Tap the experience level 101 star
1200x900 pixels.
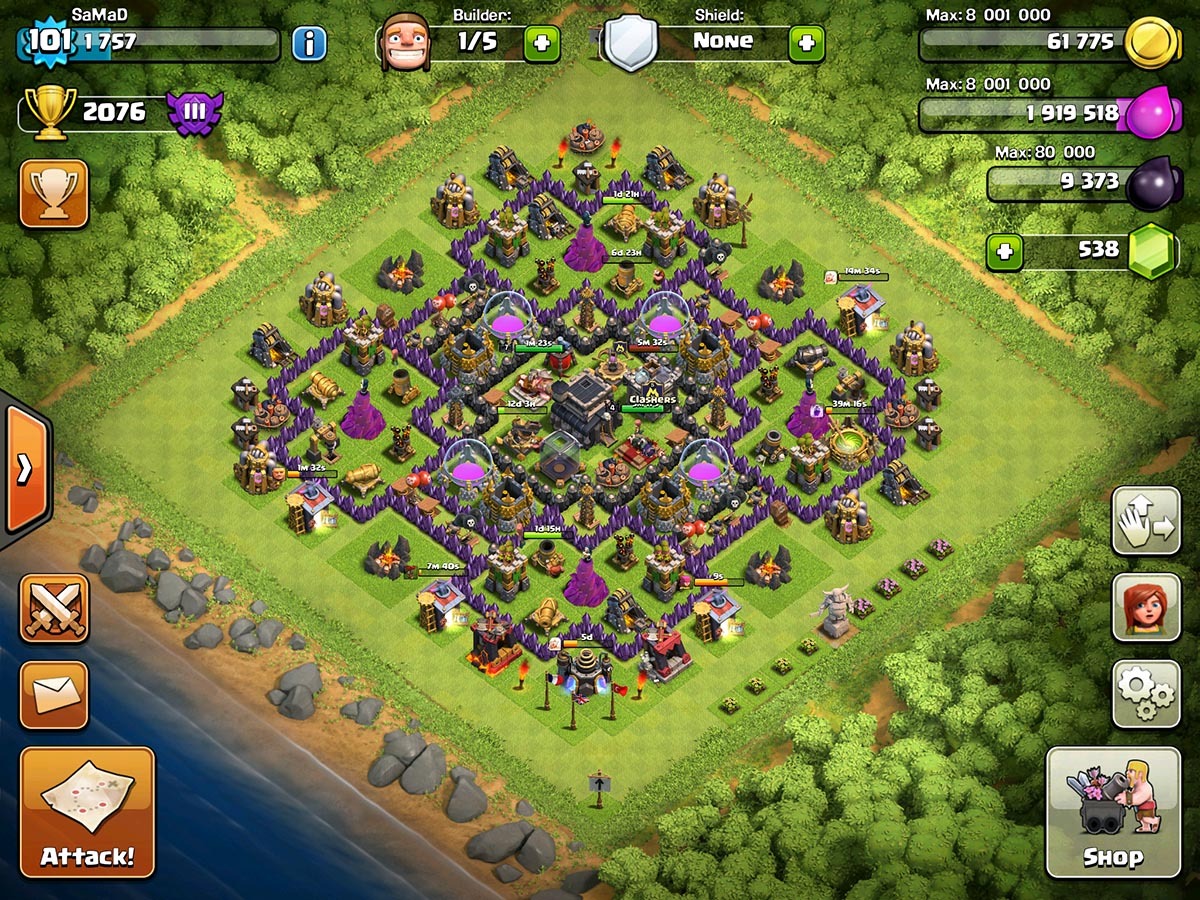coord(44,43)
